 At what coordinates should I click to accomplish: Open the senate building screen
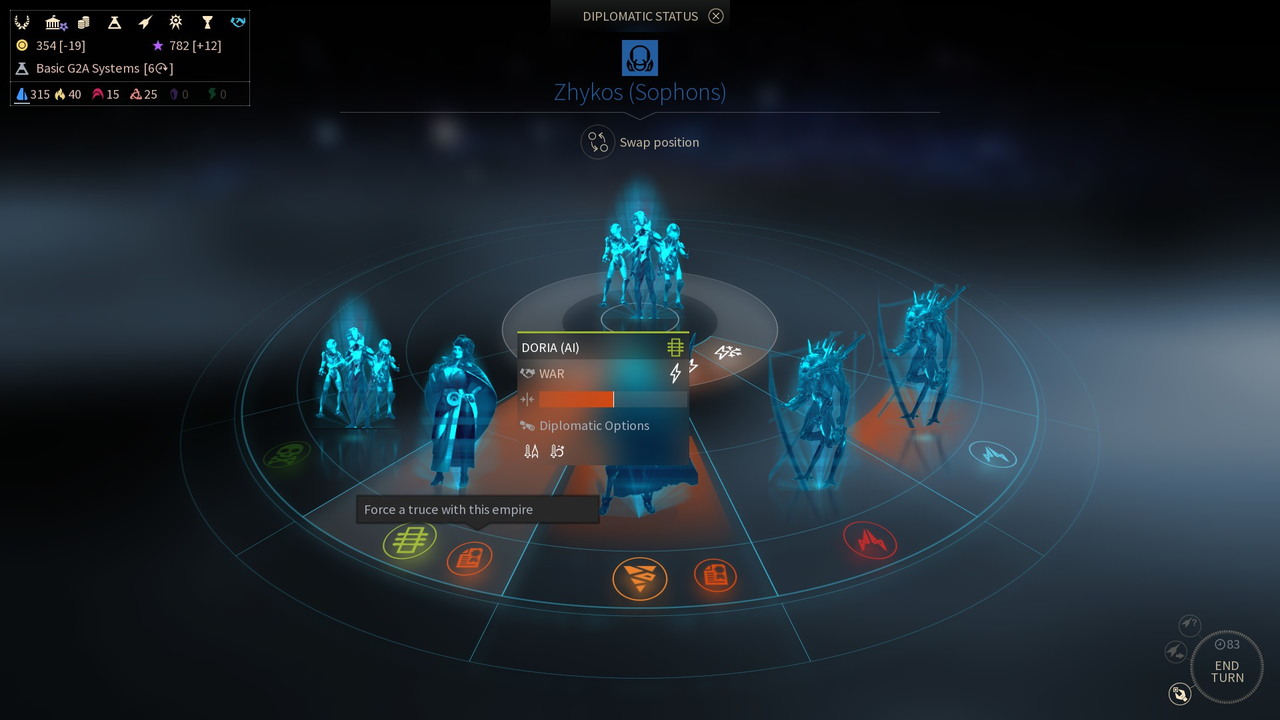[54, 22]
